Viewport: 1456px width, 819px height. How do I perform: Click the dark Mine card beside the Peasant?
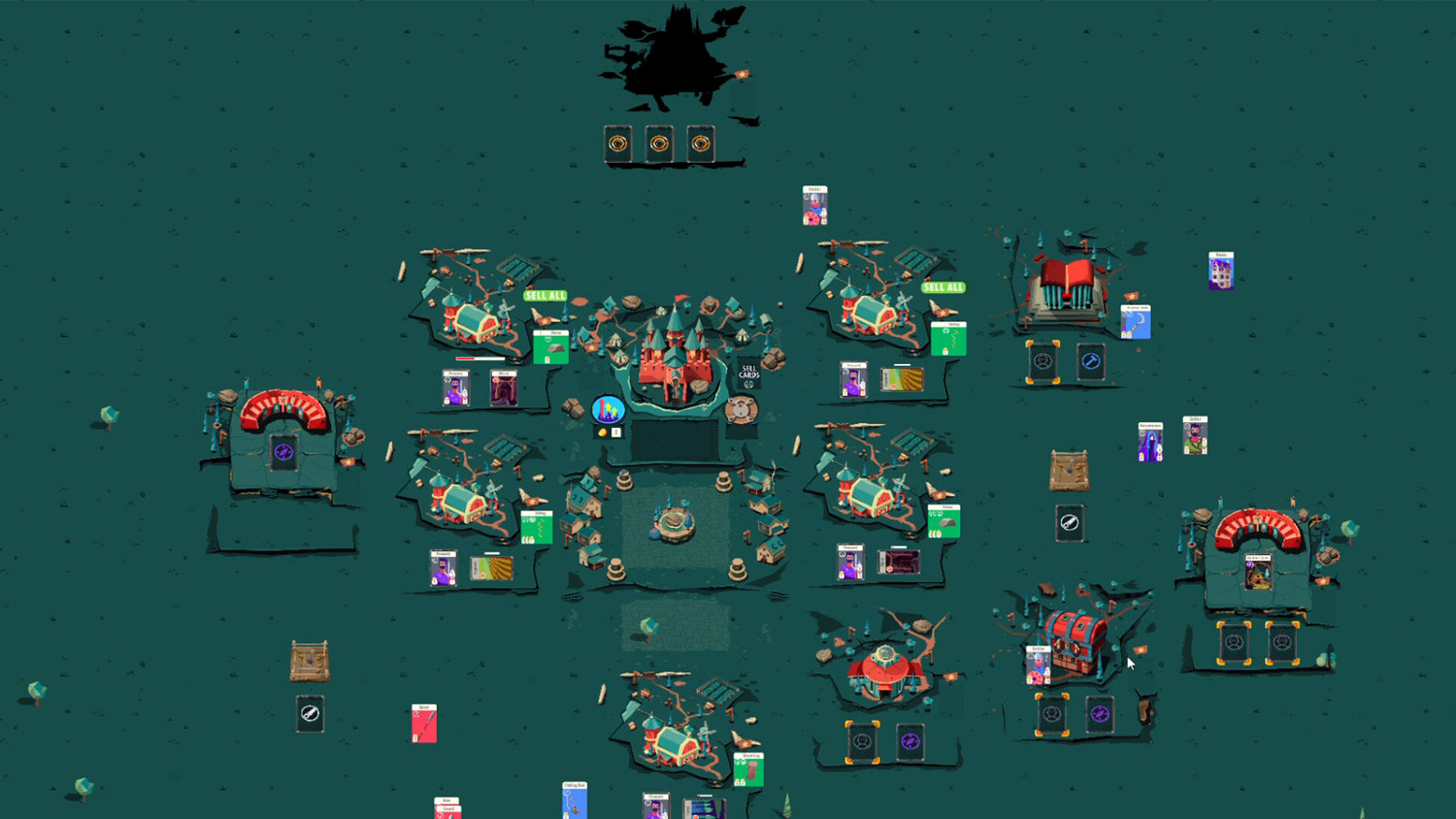(503, 388)
